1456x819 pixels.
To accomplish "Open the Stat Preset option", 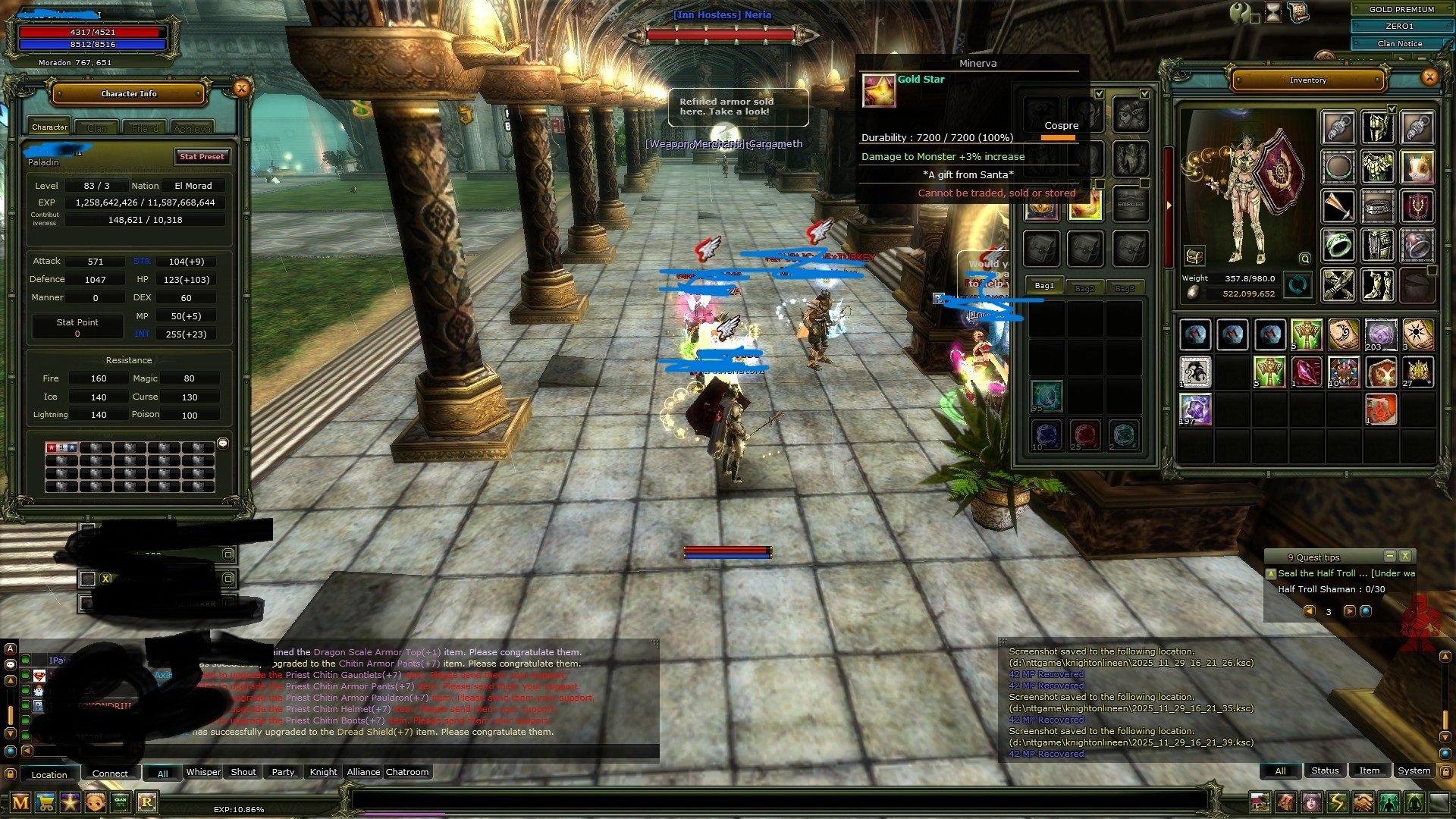I will click(x=202, y=156).
